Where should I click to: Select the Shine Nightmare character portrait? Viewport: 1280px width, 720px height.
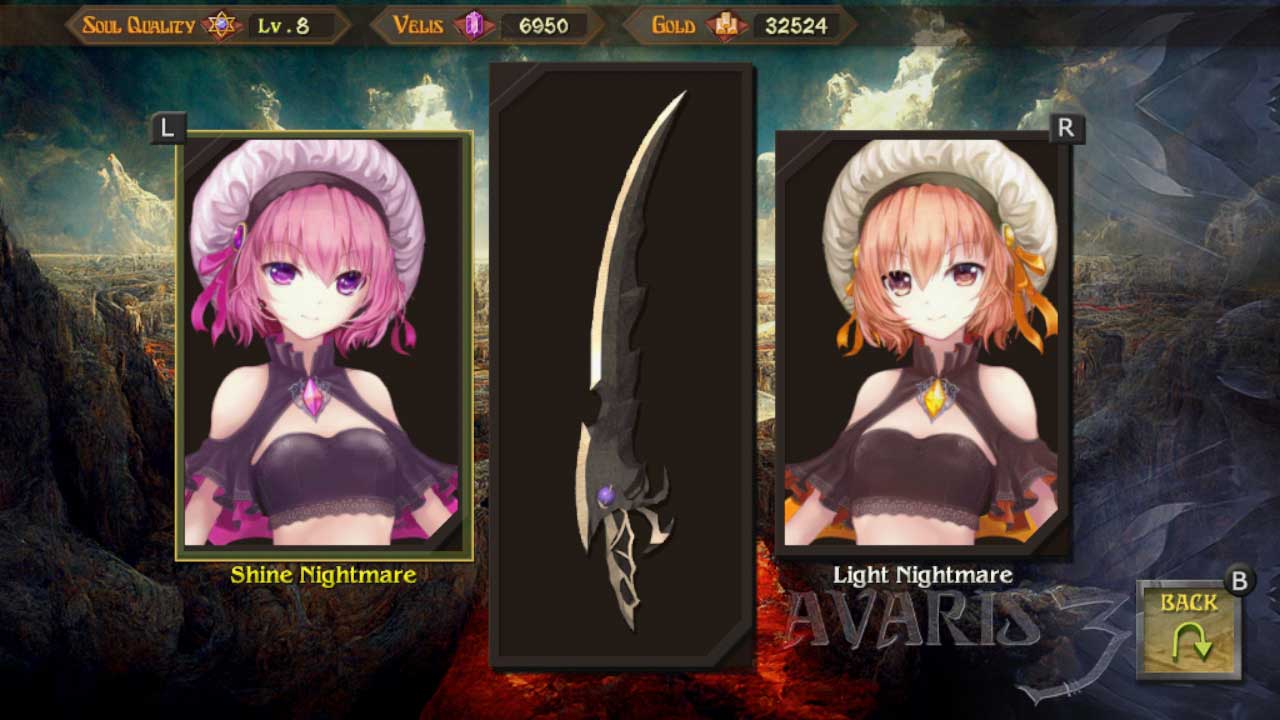tap(325, 345)
